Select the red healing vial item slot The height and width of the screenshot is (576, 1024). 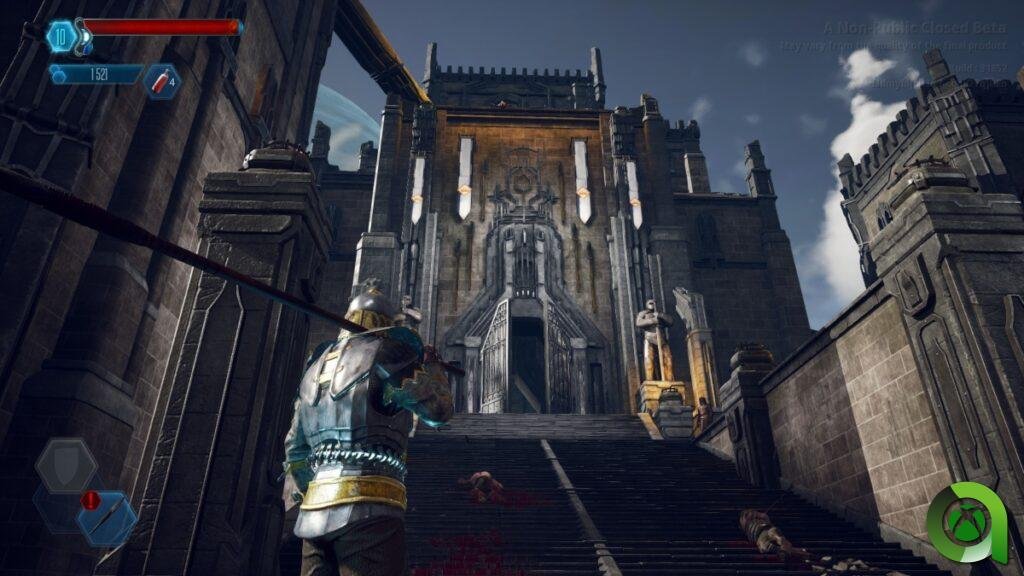[x=161, y=81]
